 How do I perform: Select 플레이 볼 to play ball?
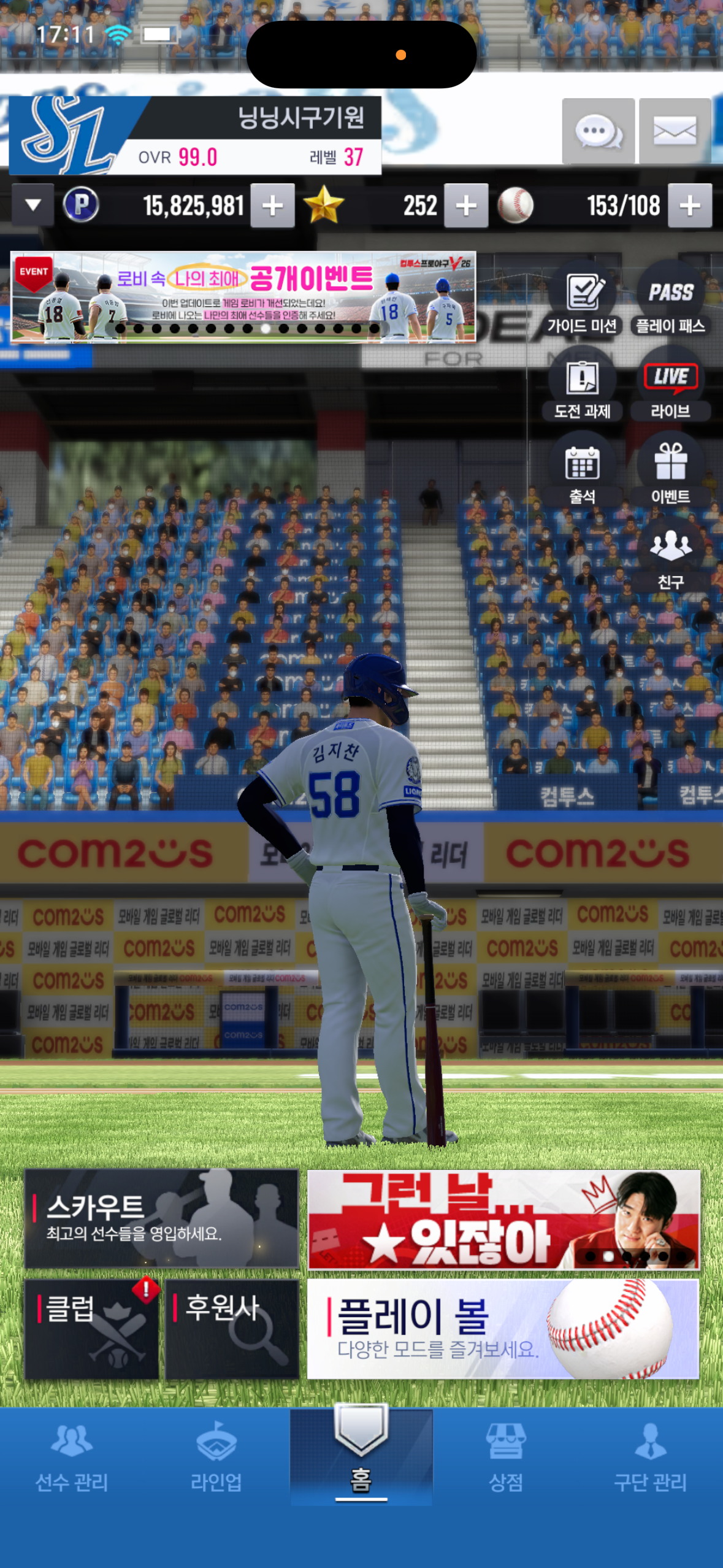[x=502, y=1329]
